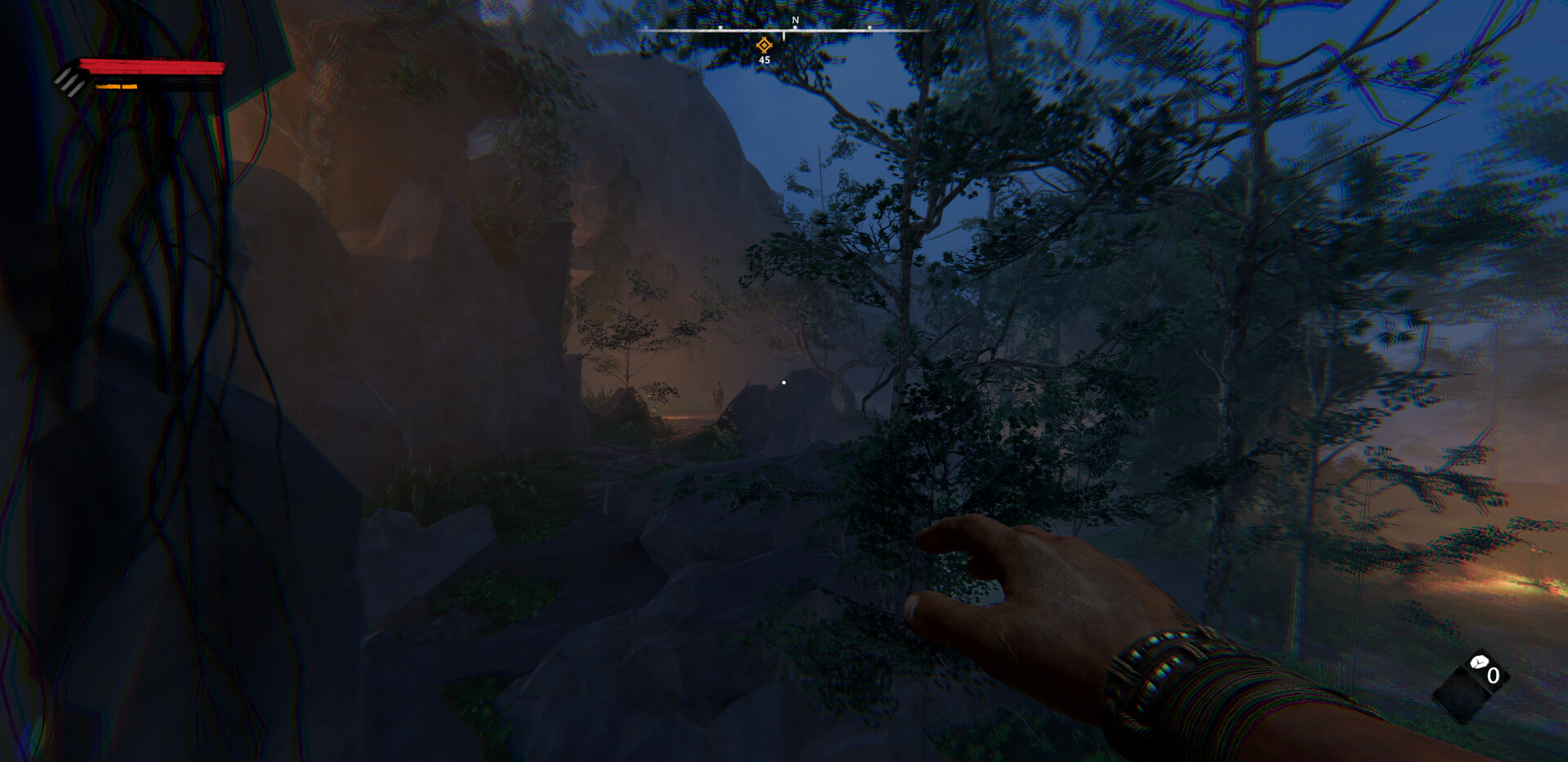Click the orange stamina segments under the health bar
The height and width of the screenshot is (762, 1568).
116,87
